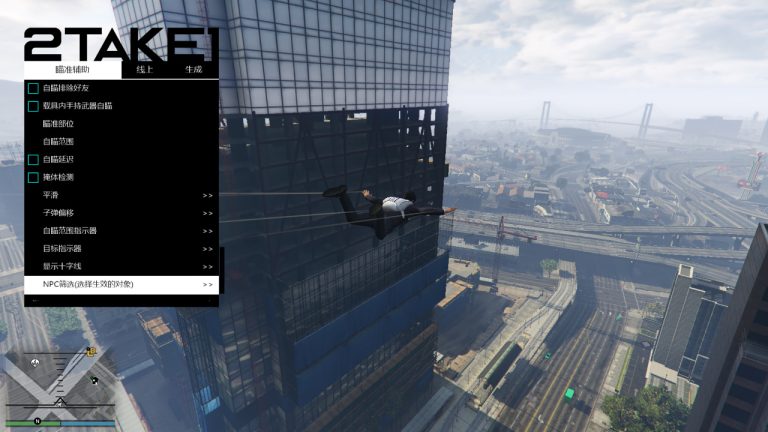Toggle the 自瞄排除好友 checkbox
Screen dimensions: 768x432
(33, 88)
